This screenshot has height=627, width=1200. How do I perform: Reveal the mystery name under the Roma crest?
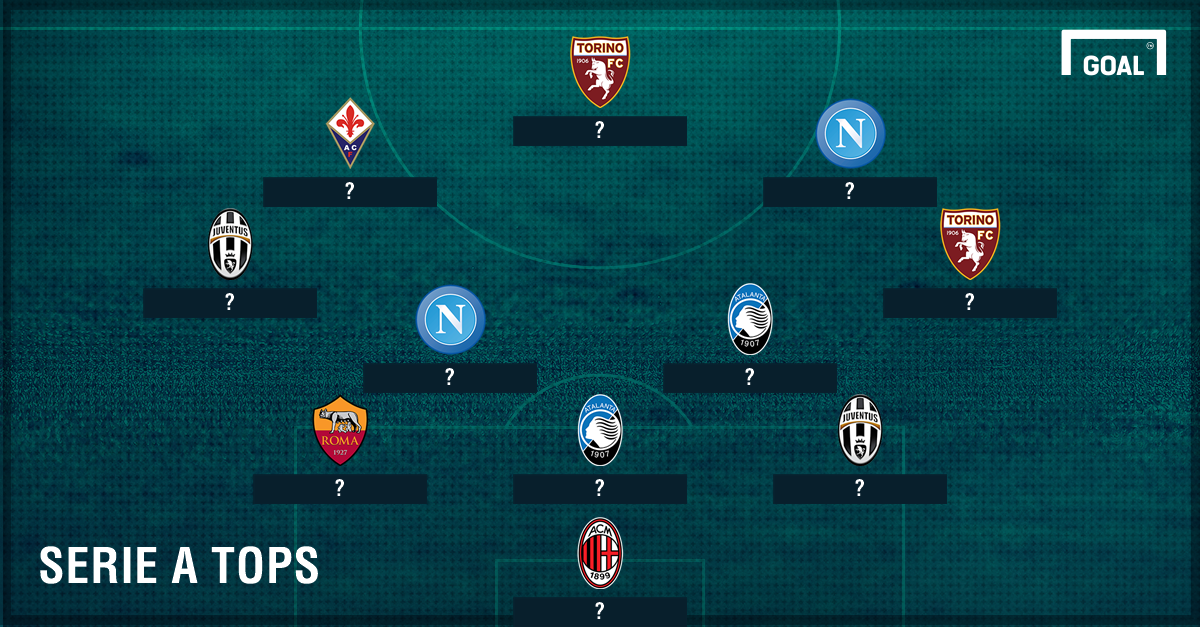[340, 489]
